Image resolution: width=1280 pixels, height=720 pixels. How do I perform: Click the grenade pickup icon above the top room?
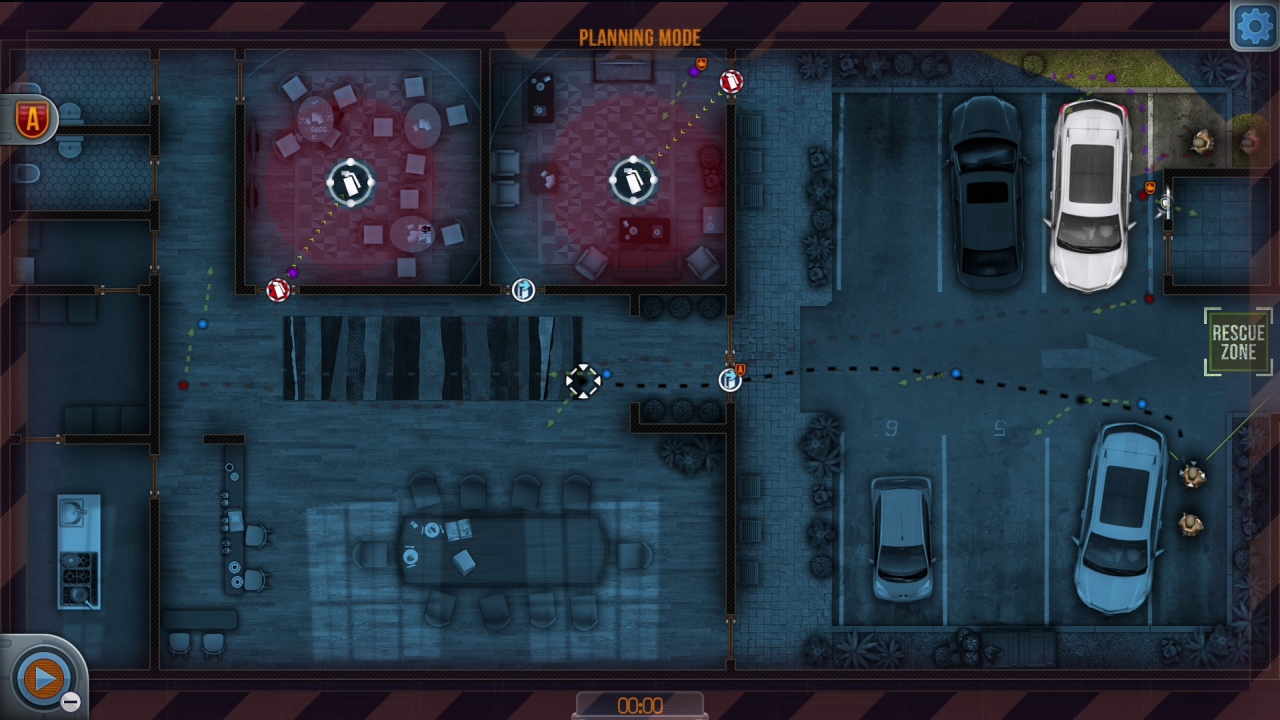click(701, 61)
